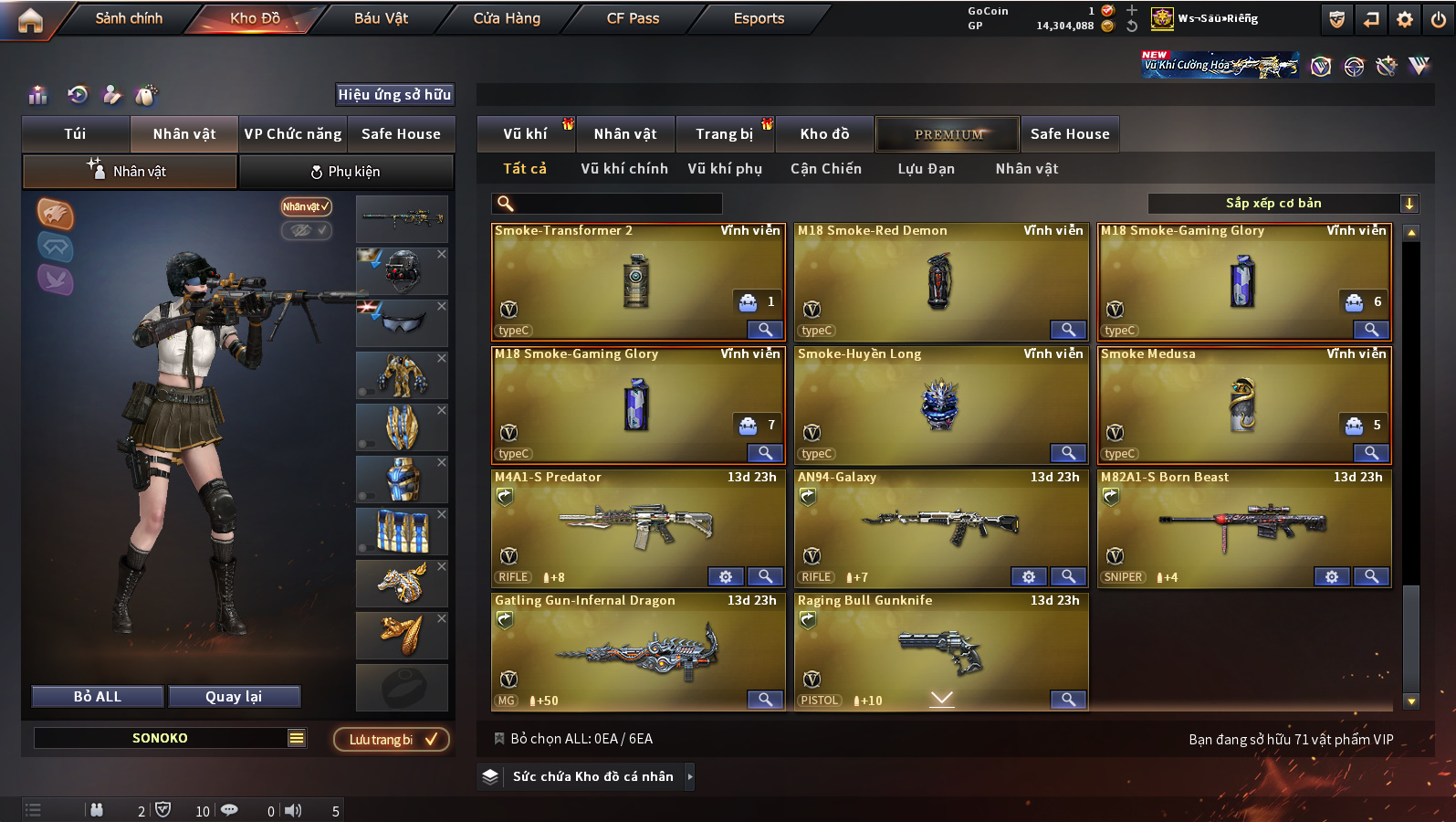Open the Sảnh chính lobby tab

(129, 18)
